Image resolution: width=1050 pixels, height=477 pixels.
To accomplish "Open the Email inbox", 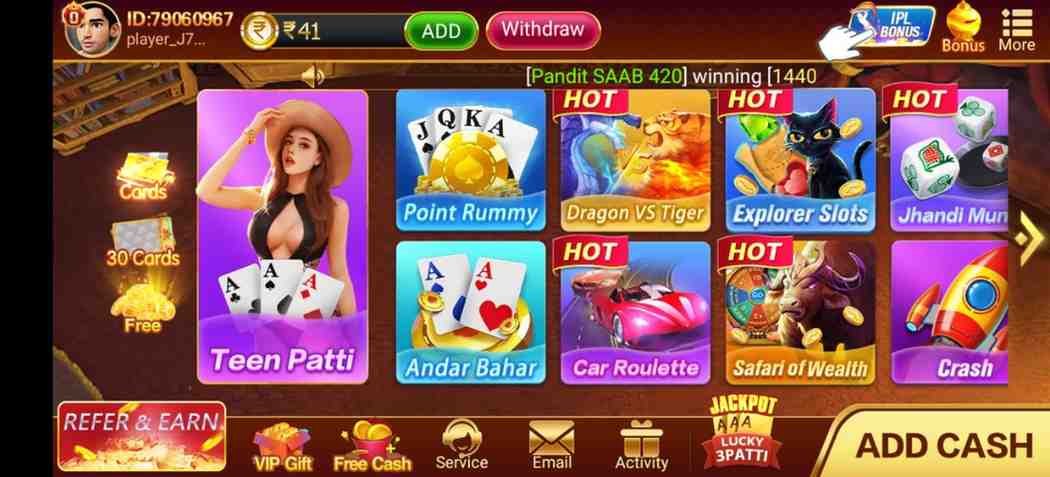I will coord(551,445).
